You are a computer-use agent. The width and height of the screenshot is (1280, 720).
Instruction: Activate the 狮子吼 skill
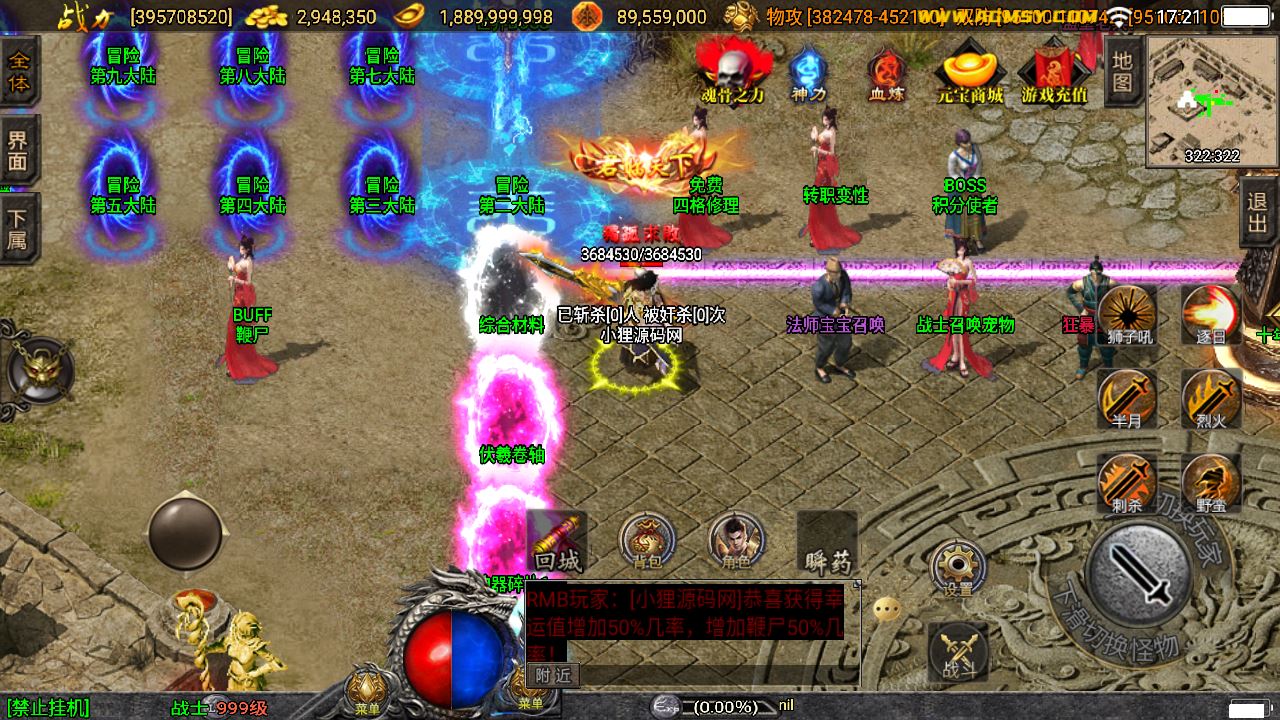point(1128,315)
